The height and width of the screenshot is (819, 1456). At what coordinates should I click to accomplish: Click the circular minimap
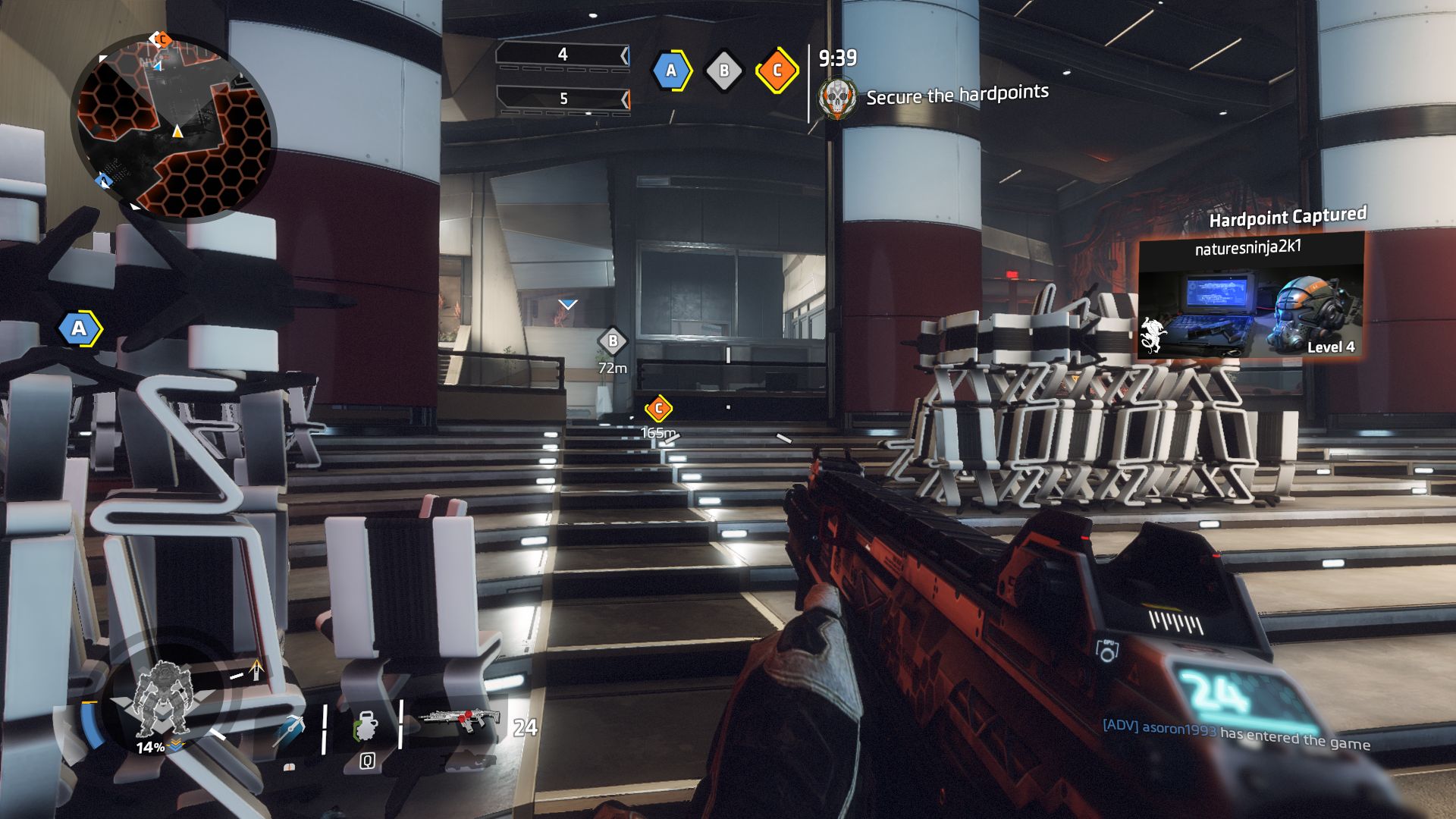click(173, 127)
